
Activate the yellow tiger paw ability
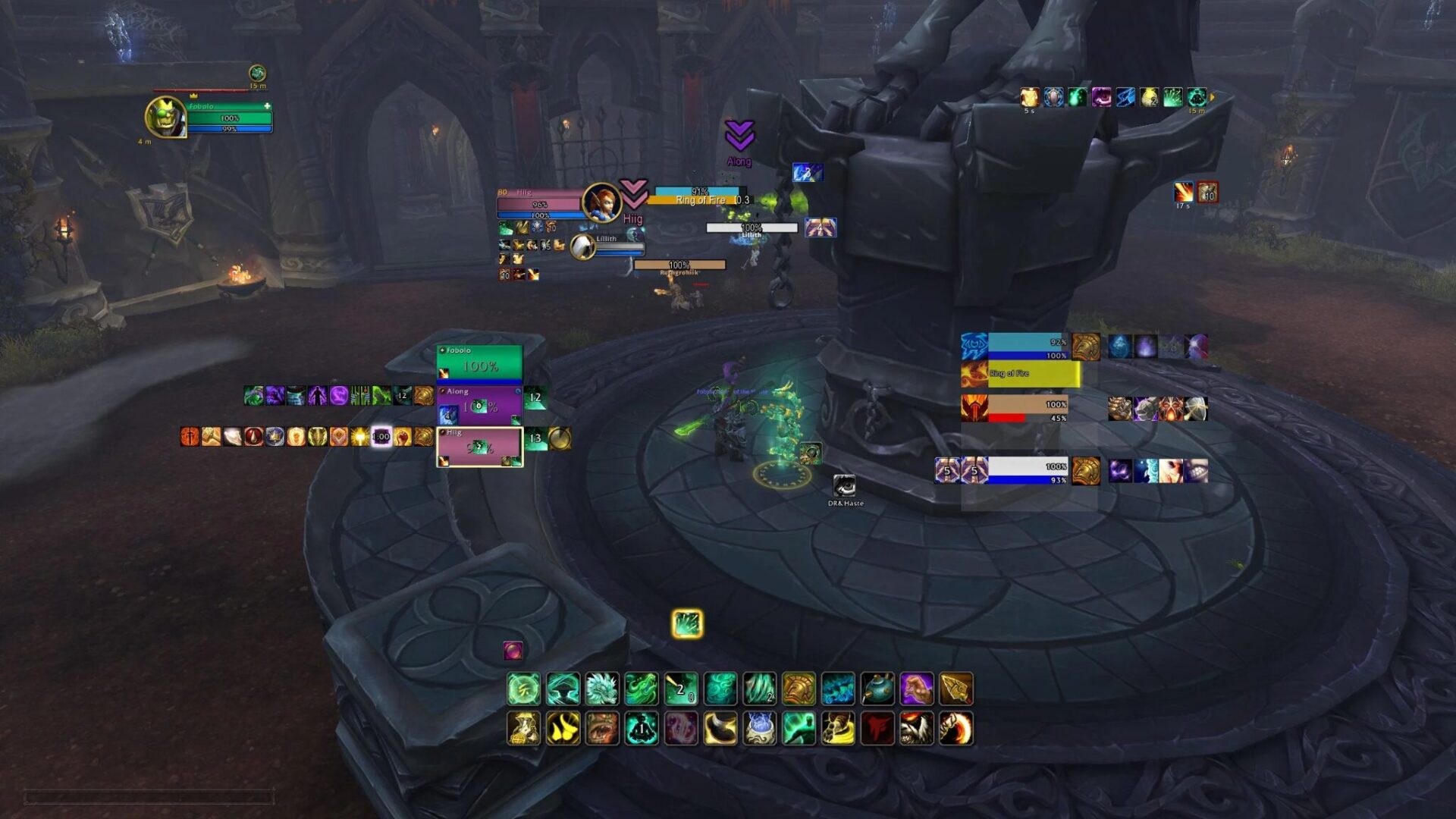click(838, 729)
